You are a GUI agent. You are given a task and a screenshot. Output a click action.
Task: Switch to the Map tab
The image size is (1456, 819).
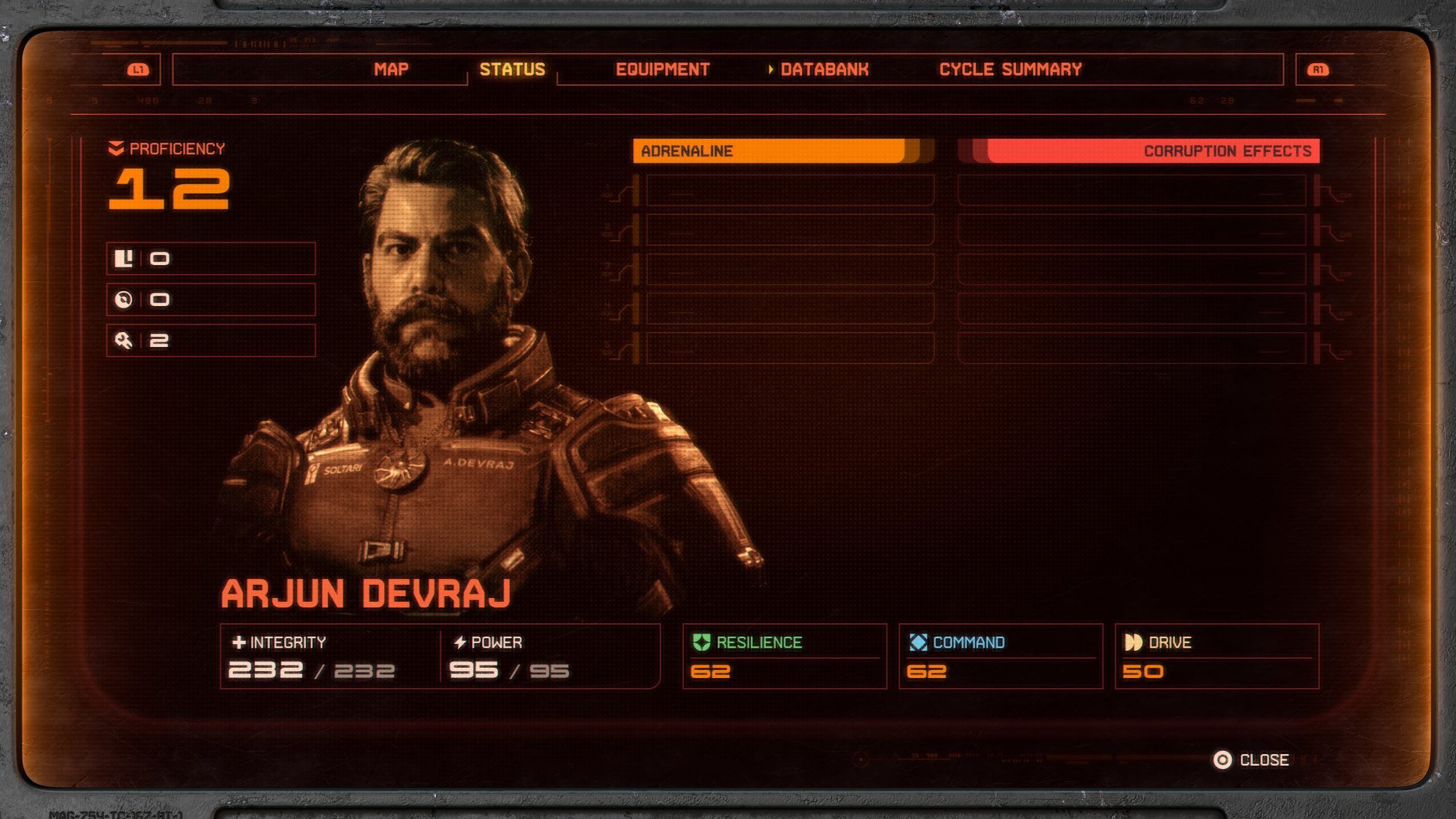click(x=391, y=69)
